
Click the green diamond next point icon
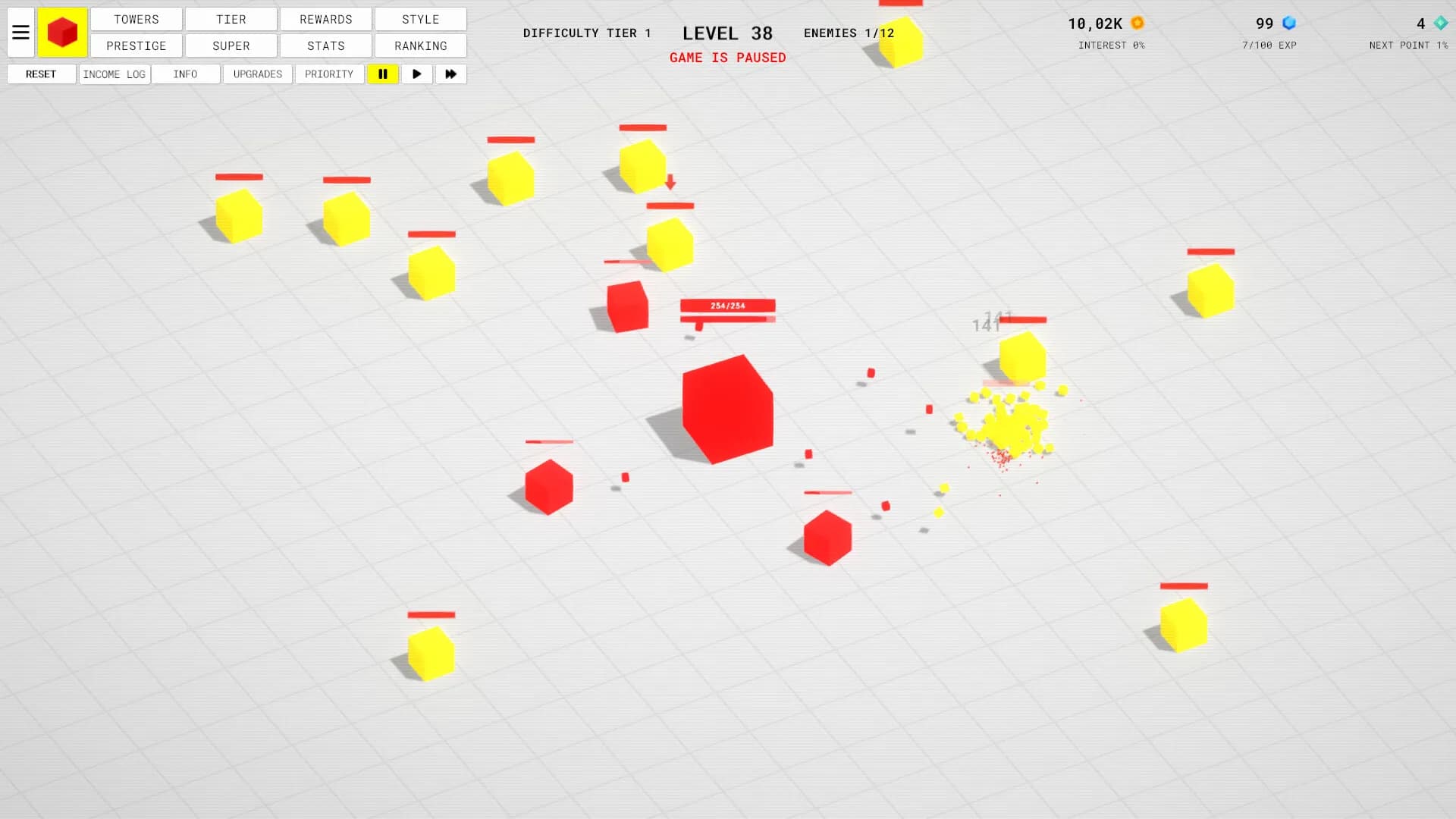pyautogui.click(x=1439, y=24)
